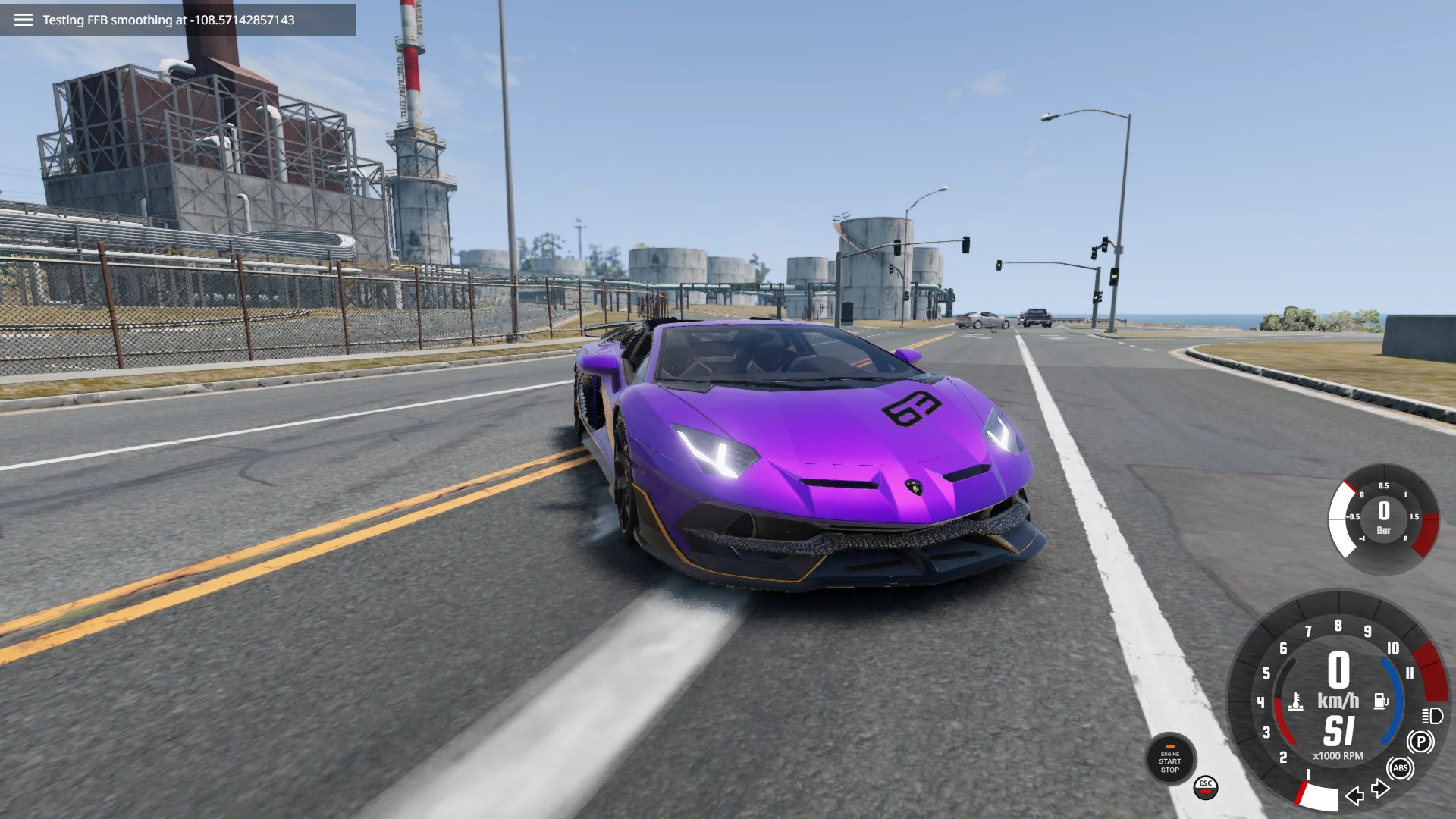1456x819 pixels.
Task: Click the engine temperature warning icon
Action: point(1295,701)
